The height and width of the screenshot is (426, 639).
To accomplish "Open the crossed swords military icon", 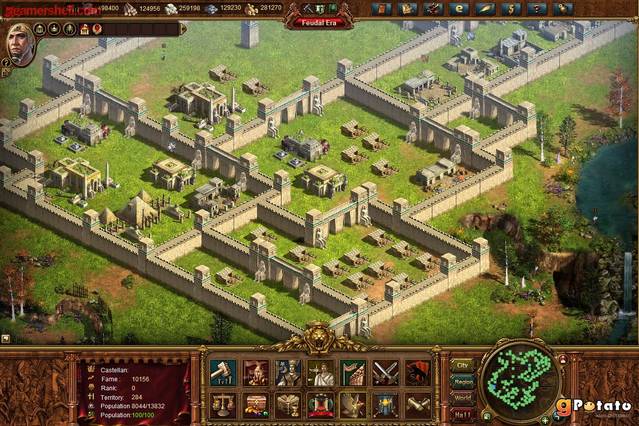I will point(385,372).
